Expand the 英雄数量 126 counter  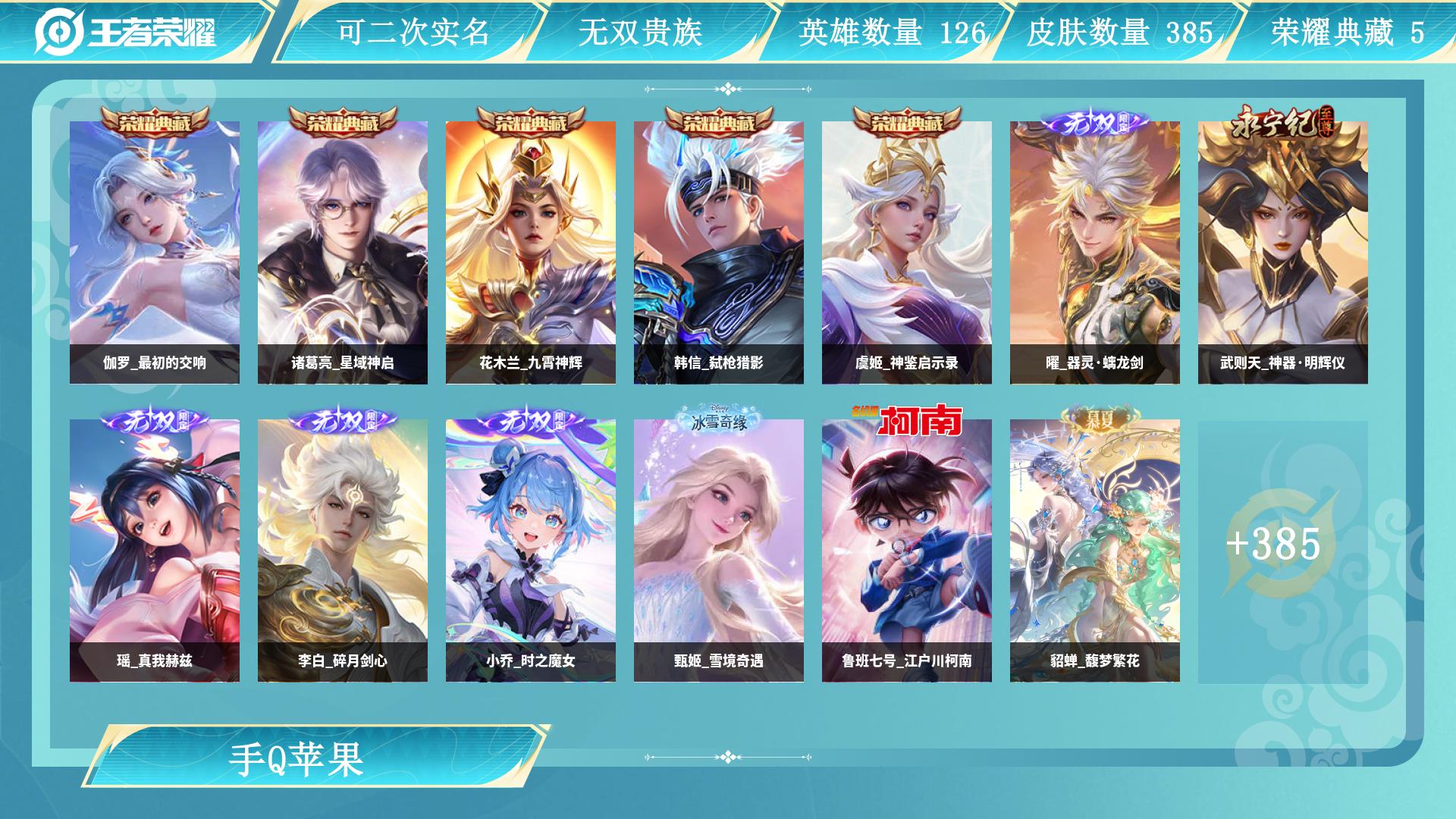(892, 32)
